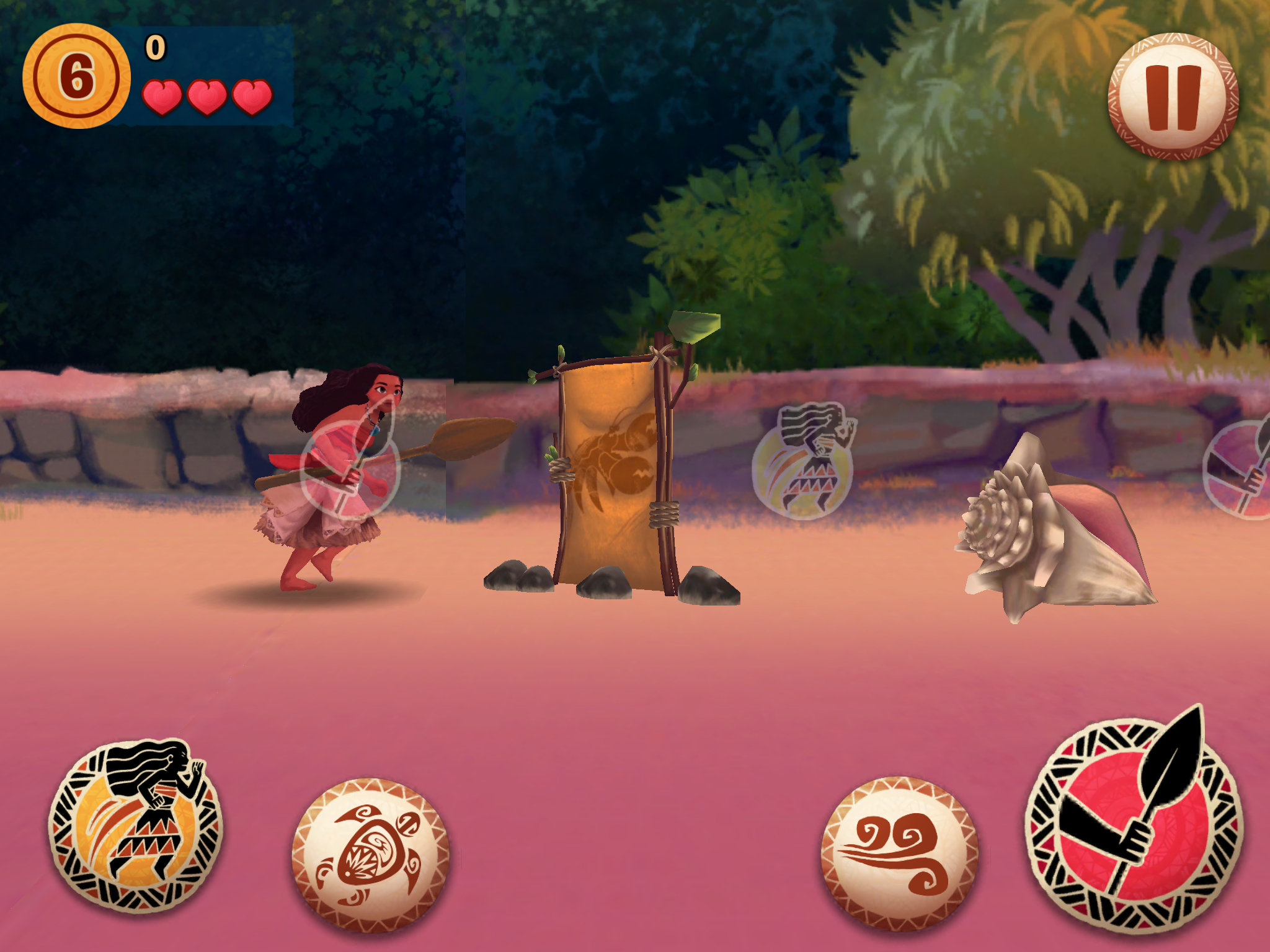The height and width of the screenshot is (952, 1270).
Task: Use the wind swirl ability button
Action: [x=899, y=853]
